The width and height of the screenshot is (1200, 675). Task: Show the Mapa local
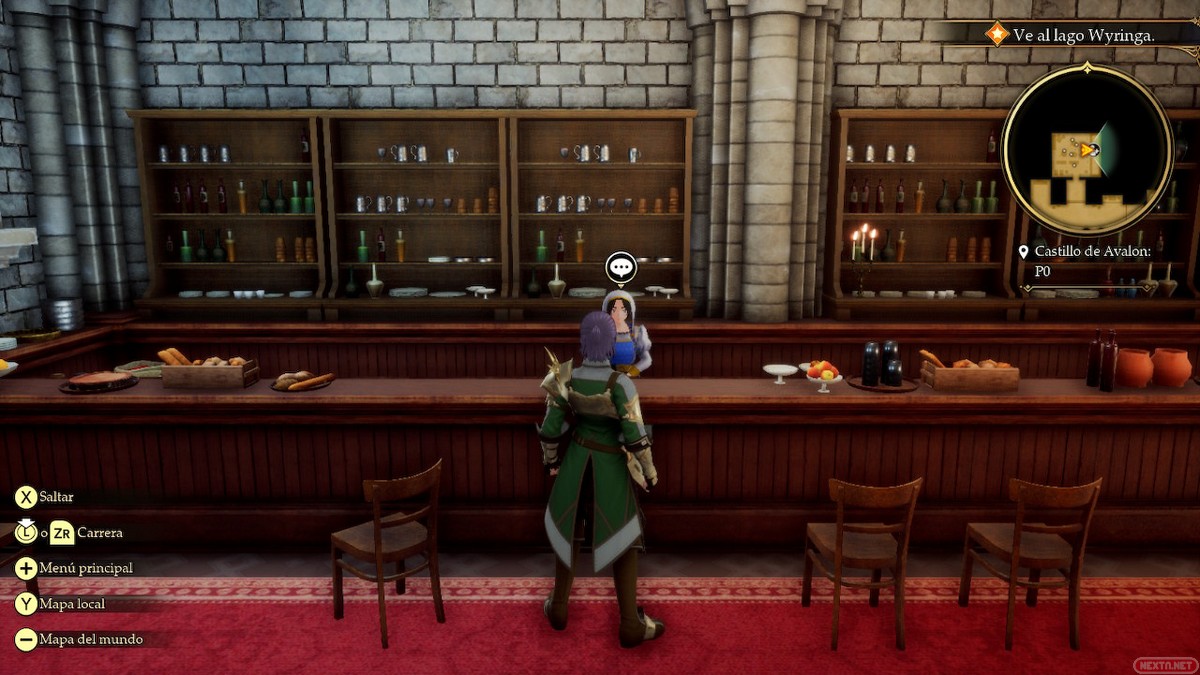[x=72, y=604]
